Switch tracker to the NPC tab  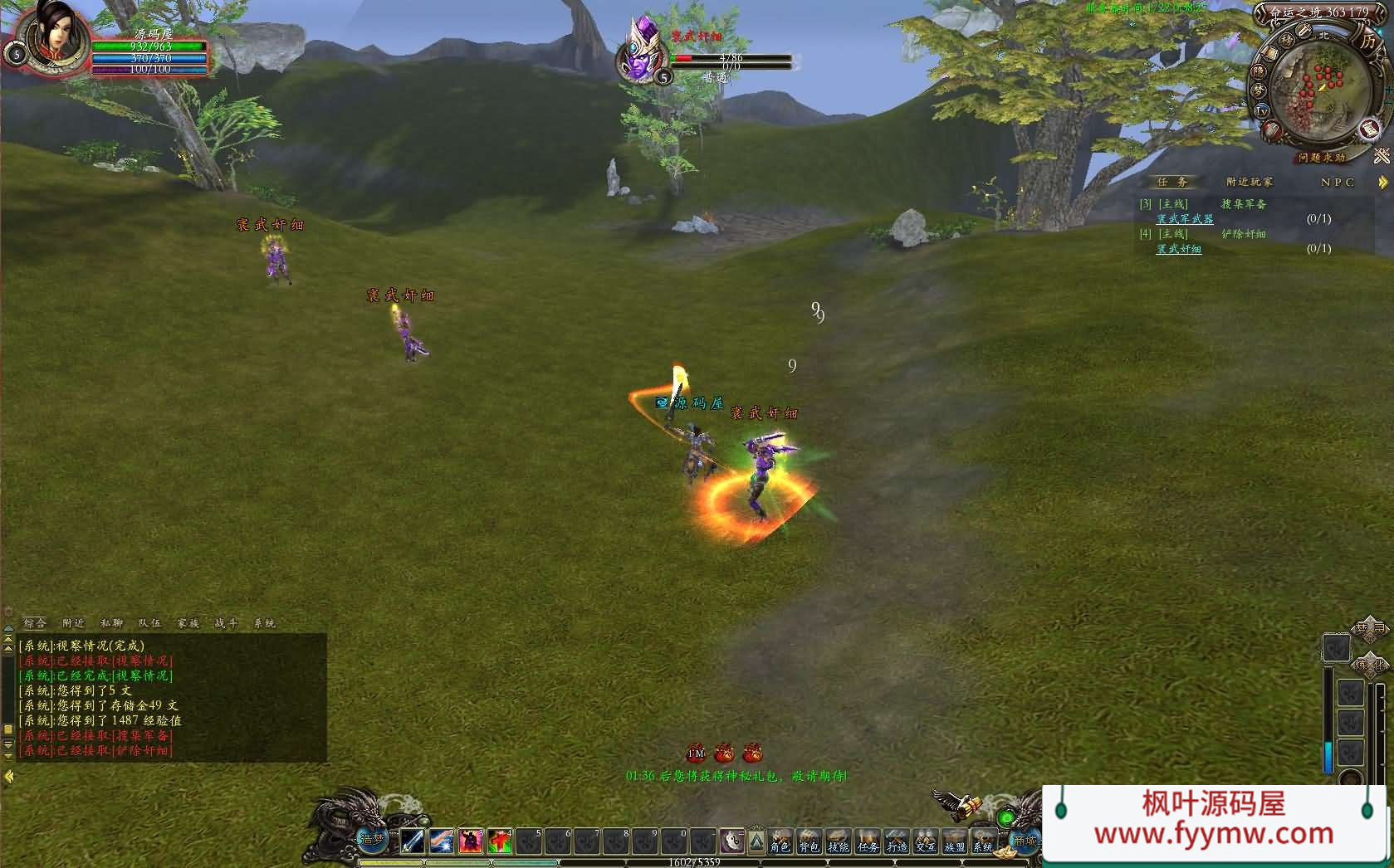[x=1337, y=182]
